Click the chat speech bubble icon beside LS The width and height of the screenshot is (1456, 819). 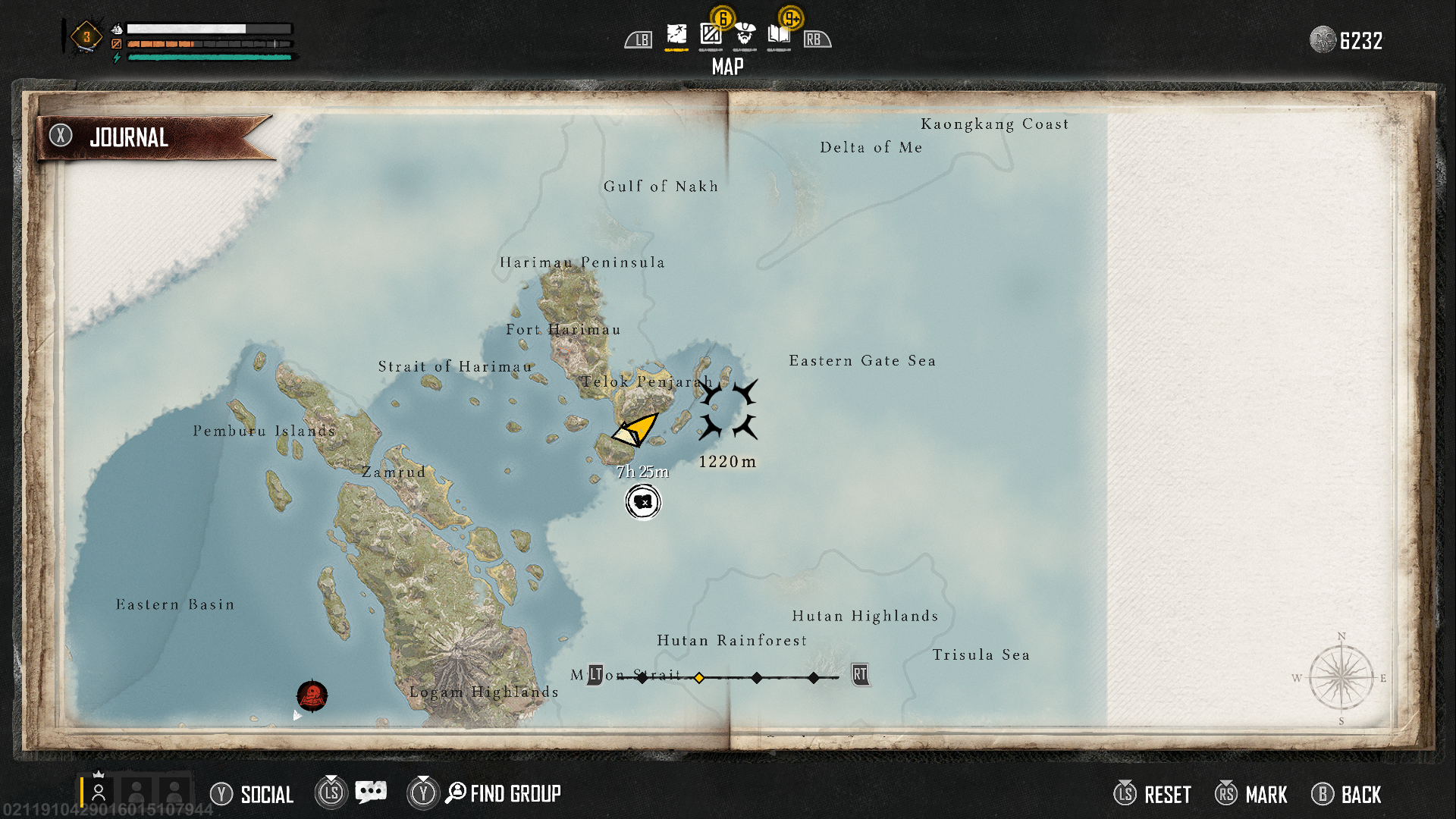click(x=371, y=791)
